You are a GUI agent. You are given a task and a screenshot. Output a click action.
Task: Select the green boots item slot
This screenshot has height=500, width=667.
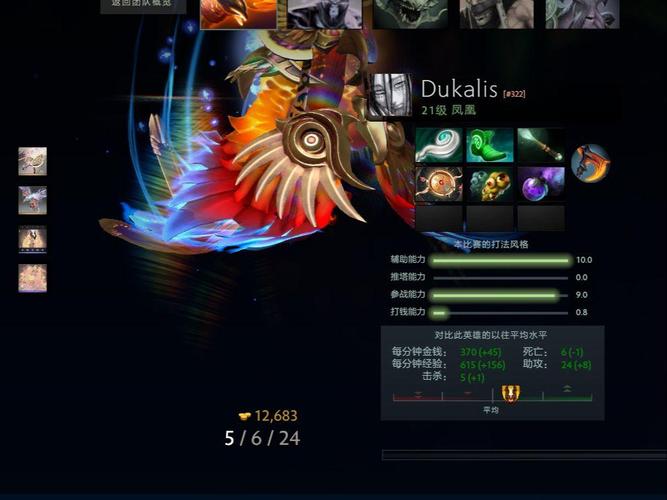490,145
